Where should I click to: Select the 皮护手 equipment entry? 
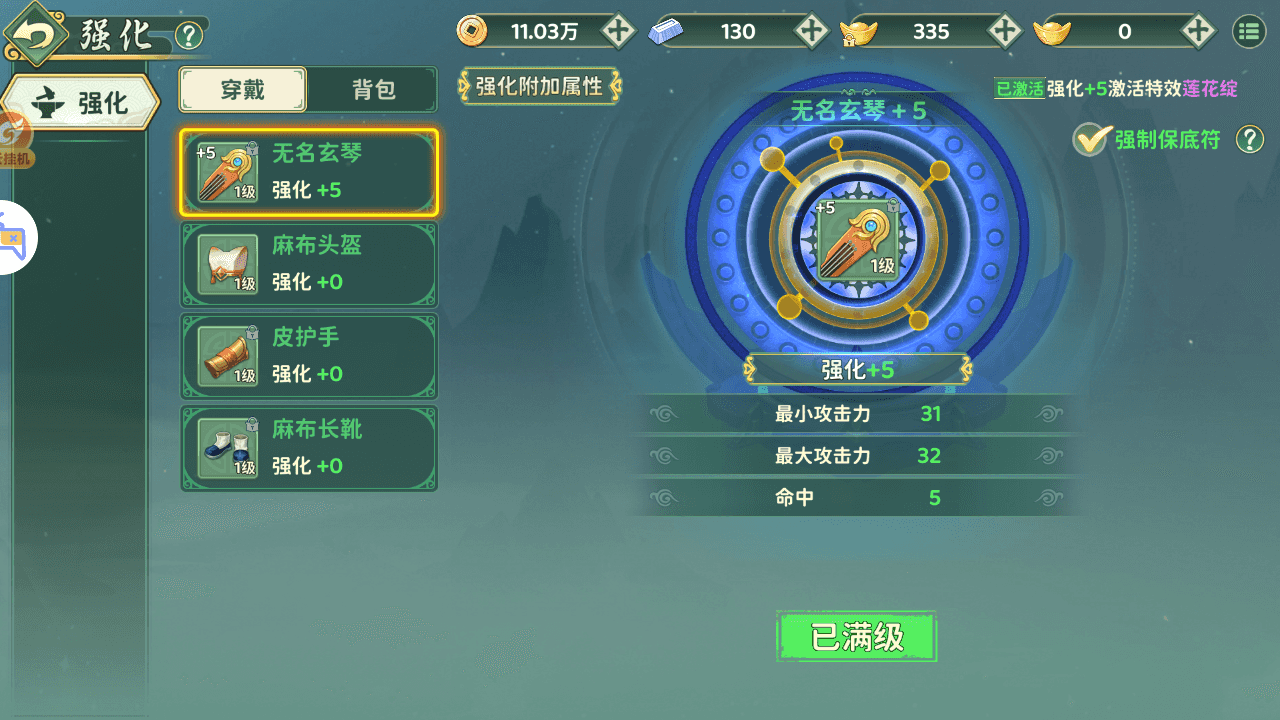pos(308,356)
